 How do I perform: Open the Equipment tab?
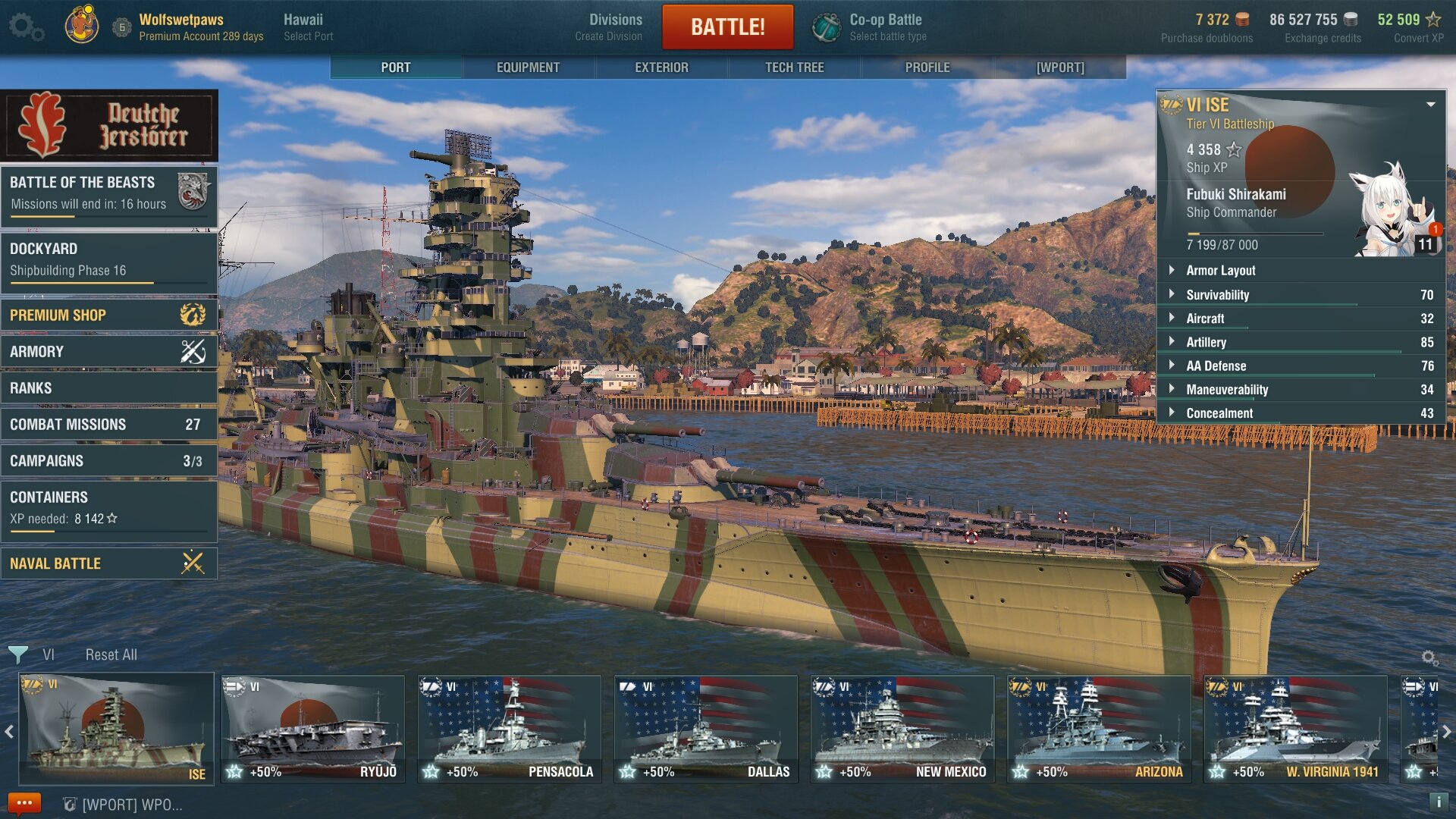(x=528, y=67)
